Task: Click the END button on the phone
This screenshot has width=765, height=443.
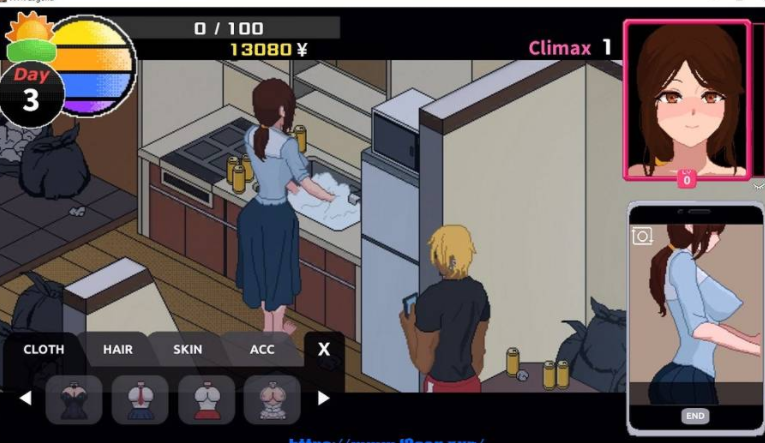Action: (695, 416)
